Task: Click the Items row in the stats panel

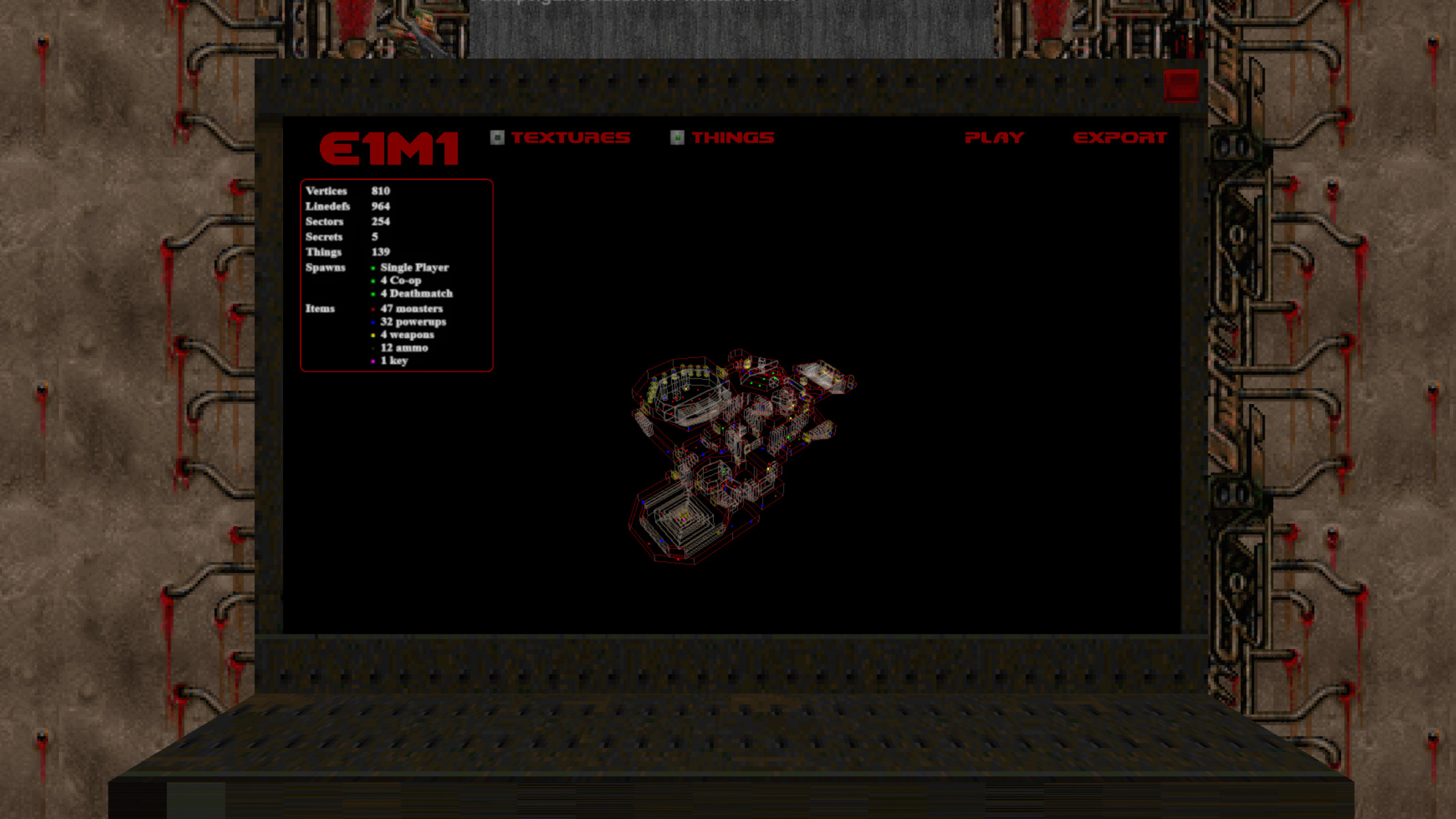Action: point(320,309)
